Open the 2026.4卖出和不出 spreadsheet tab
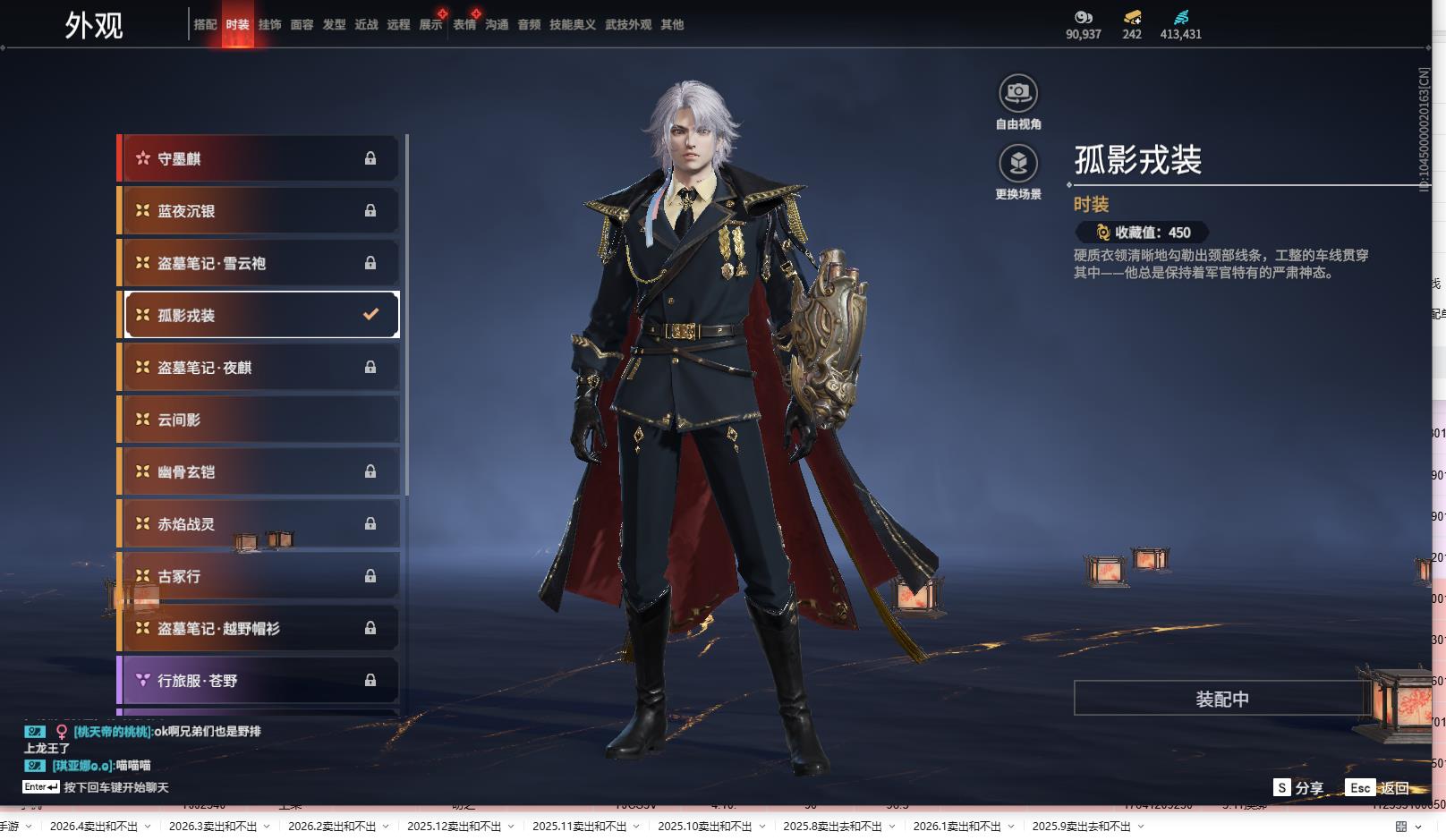This screenshot has height=840, width=1446. tap(94, 826)
